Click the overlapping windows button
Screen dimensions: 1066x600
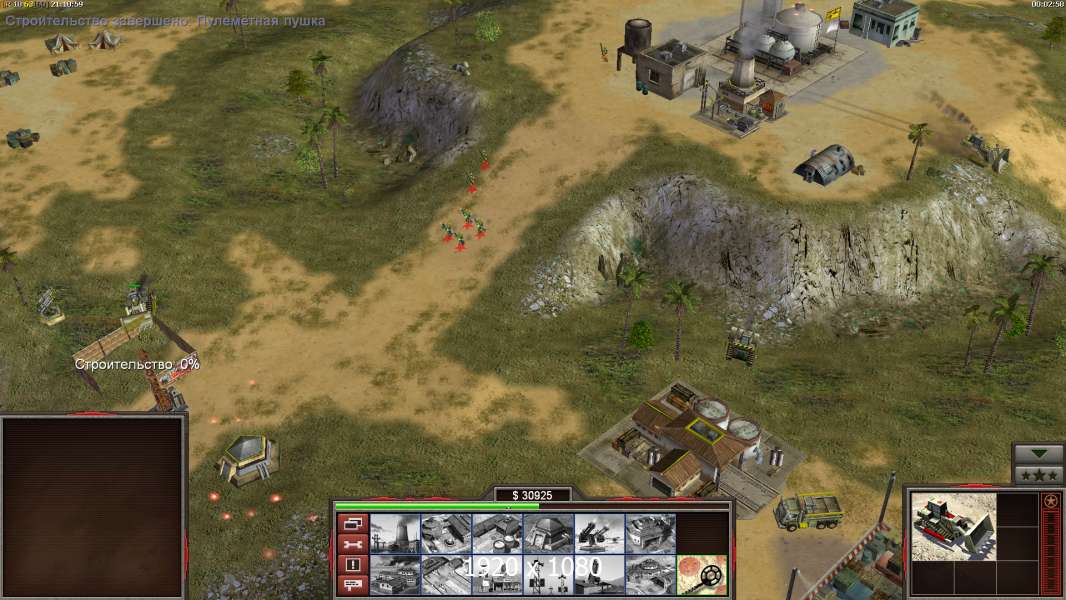tap(352, 523)
